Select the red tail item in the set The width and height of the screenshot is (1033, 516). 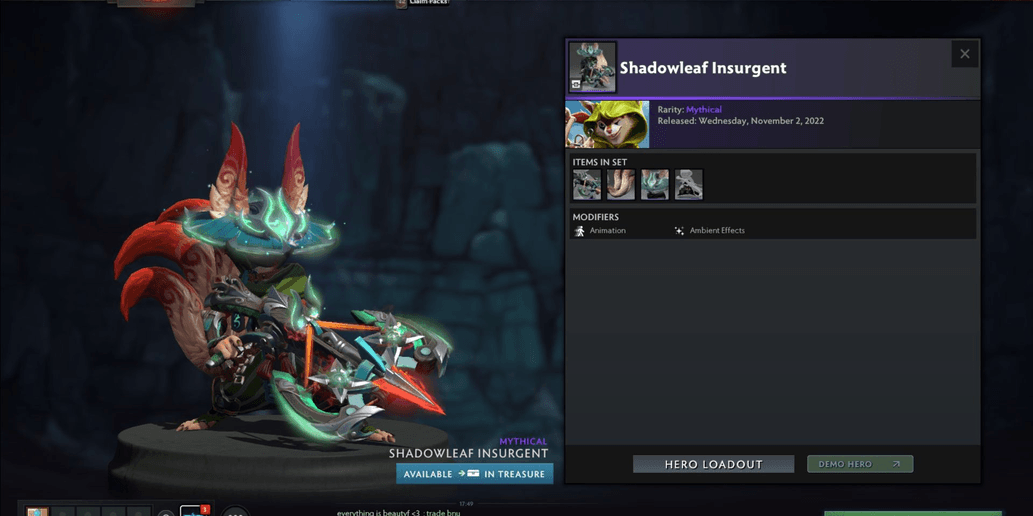621,184
